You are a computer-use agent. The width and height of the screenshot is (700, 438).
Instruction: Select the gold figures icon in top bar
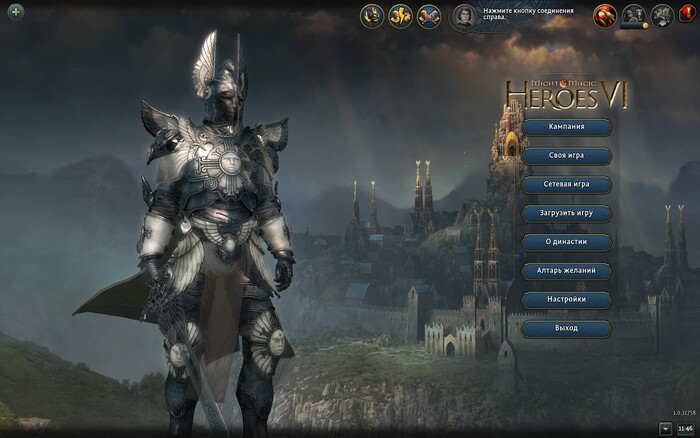click(400, 16)
